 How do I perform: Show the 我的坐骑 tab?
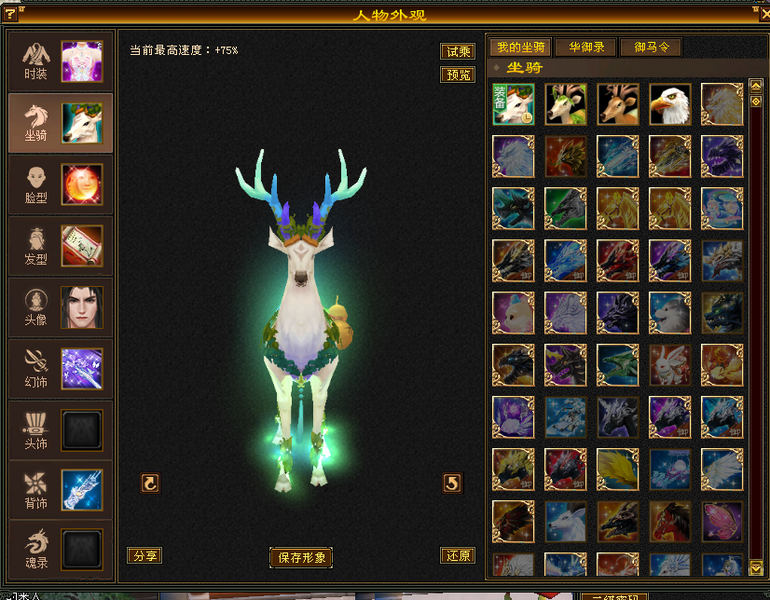click(520, 47)
